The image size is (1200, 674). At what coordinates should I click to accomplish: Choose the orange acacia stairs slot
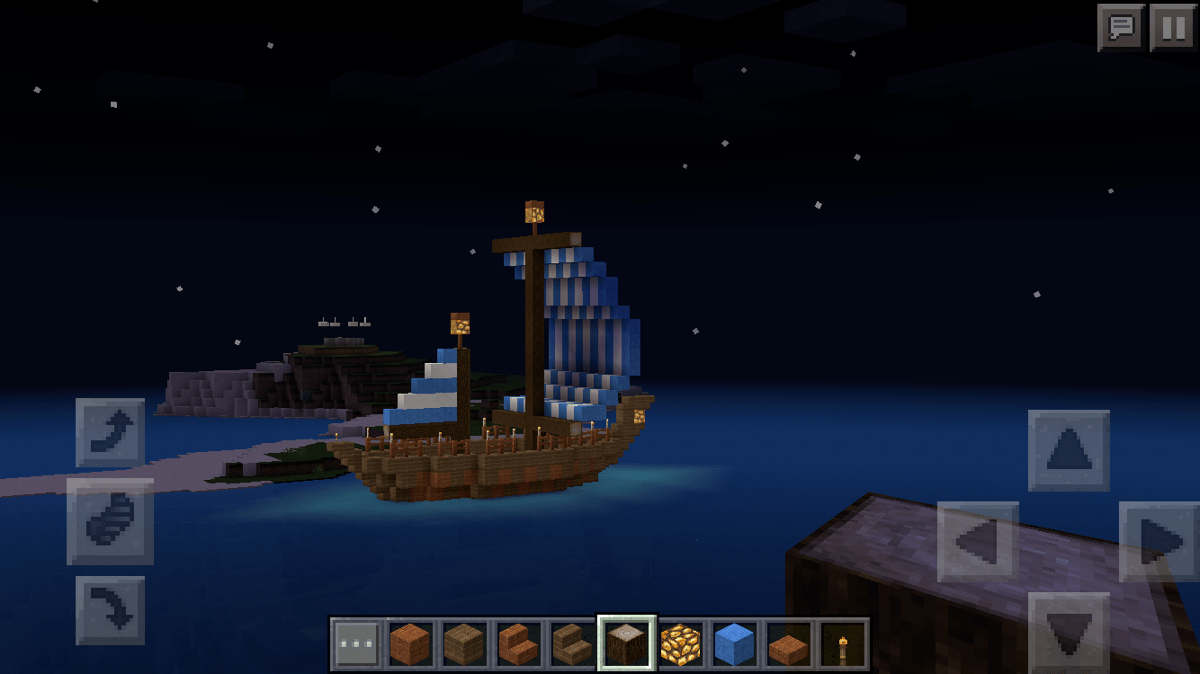pos(518,643)
